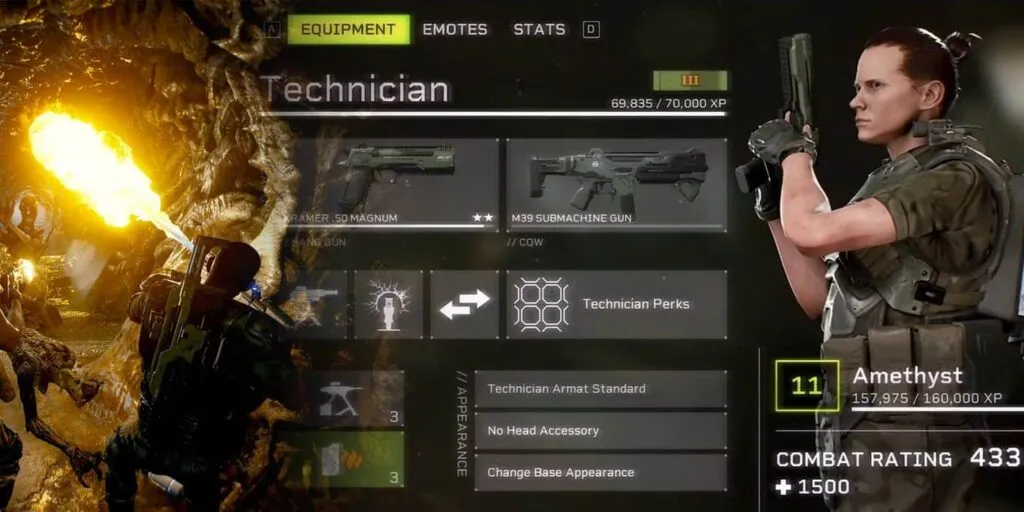Choose the M39 Submachine Gun slot
The image size is (1024, 512).
coord(616,185)
